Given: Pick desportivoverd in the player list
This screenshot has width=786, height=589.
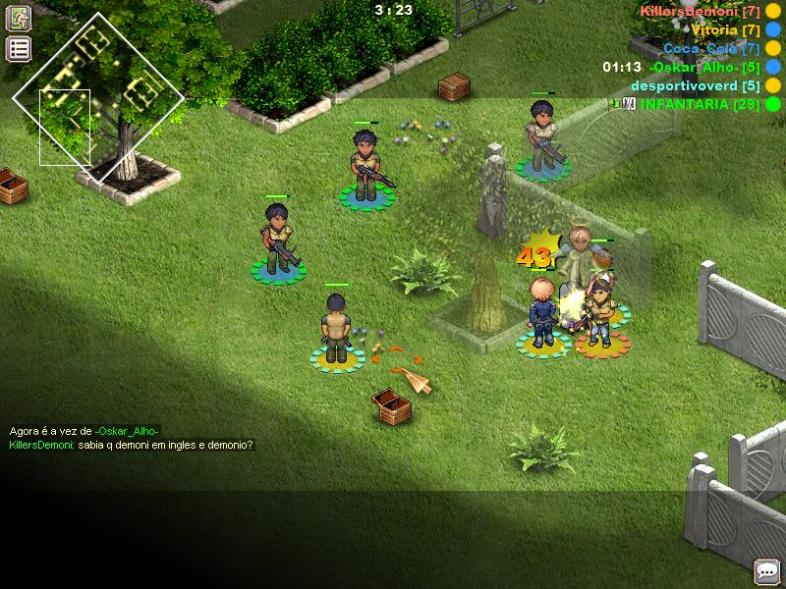Looking at the screenshot, I should point(695,86).
